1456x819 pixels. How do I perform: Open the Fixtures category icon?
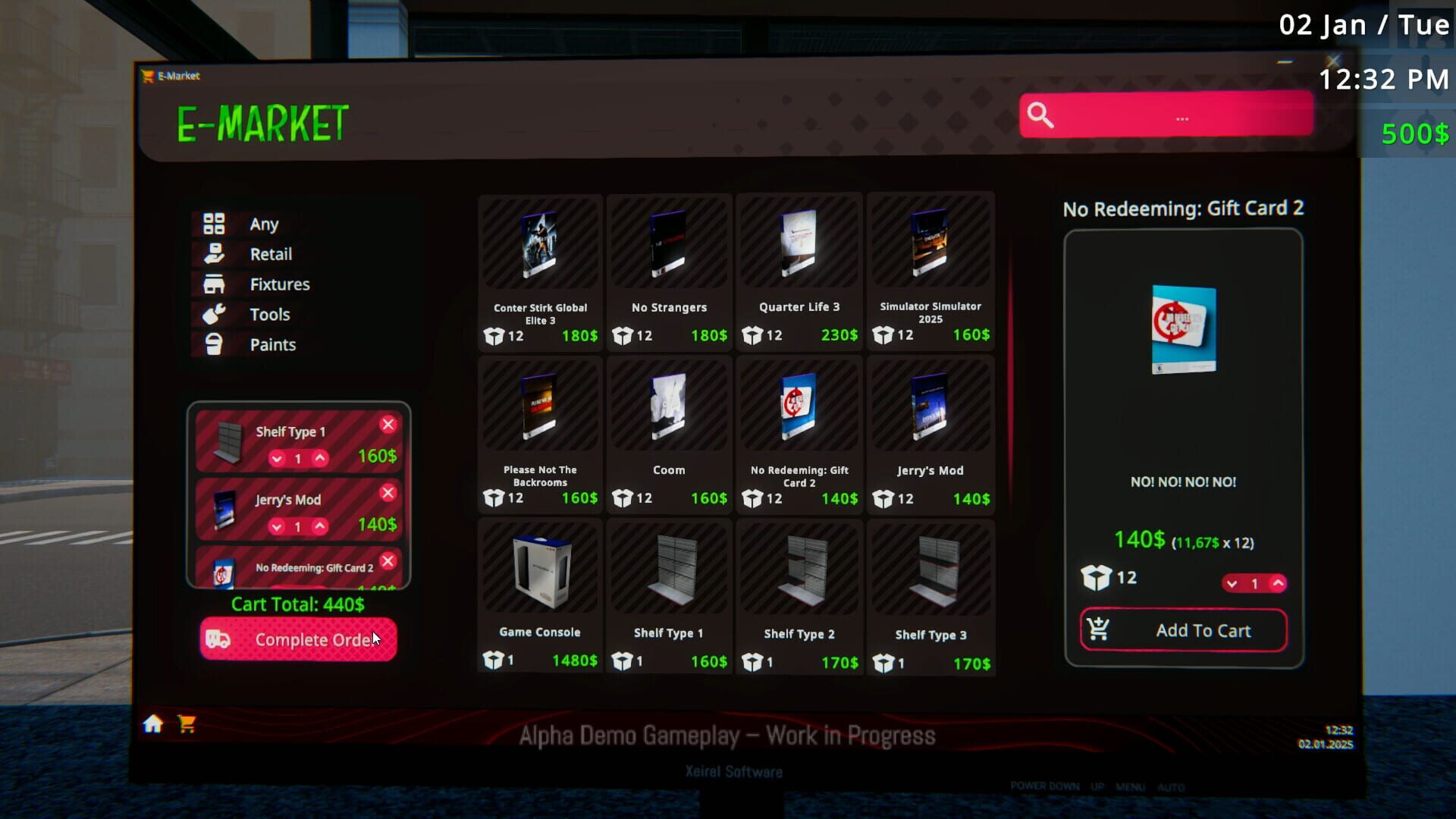(x=215, y=284)
